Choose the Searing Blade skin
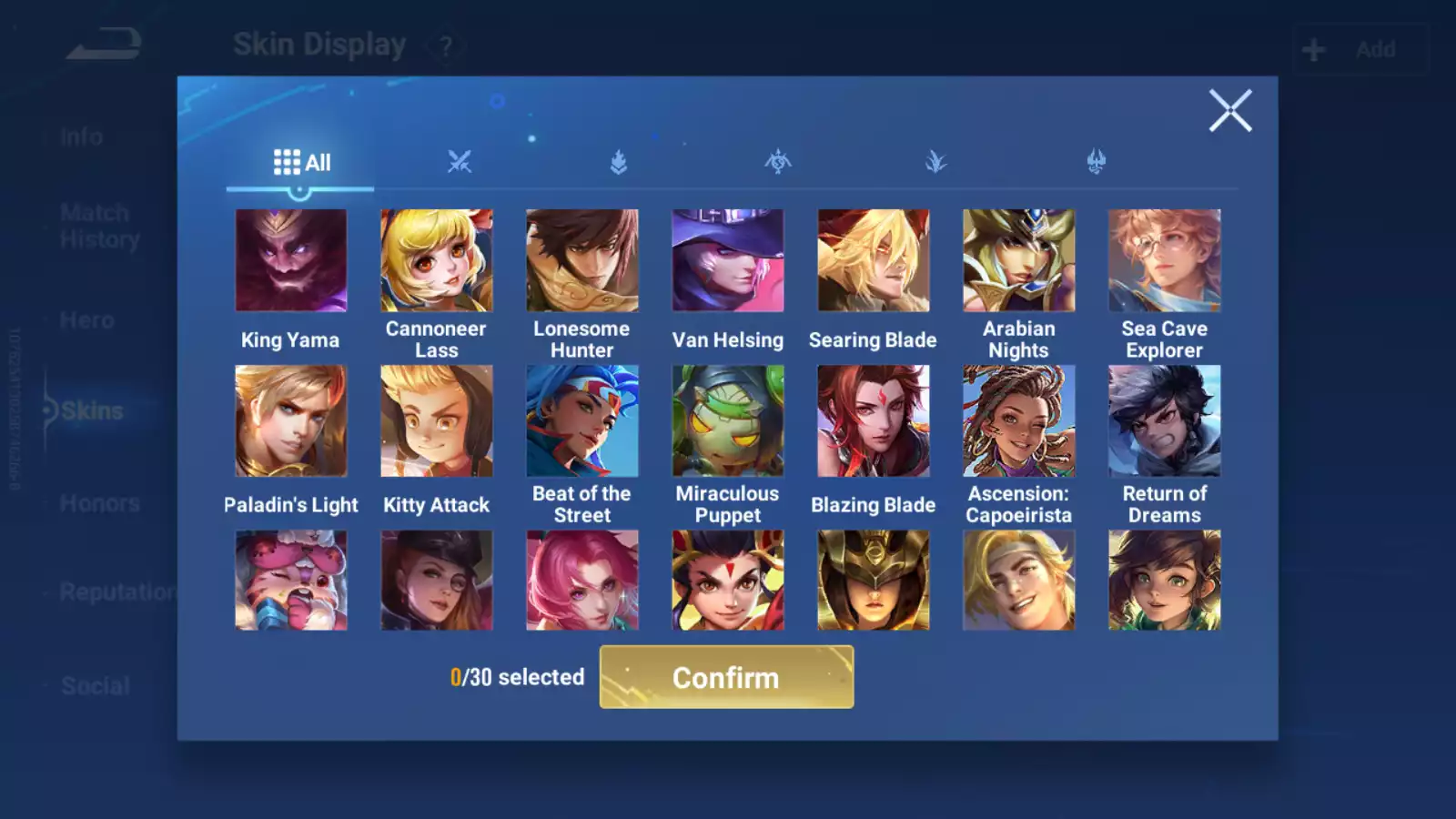 874,261
